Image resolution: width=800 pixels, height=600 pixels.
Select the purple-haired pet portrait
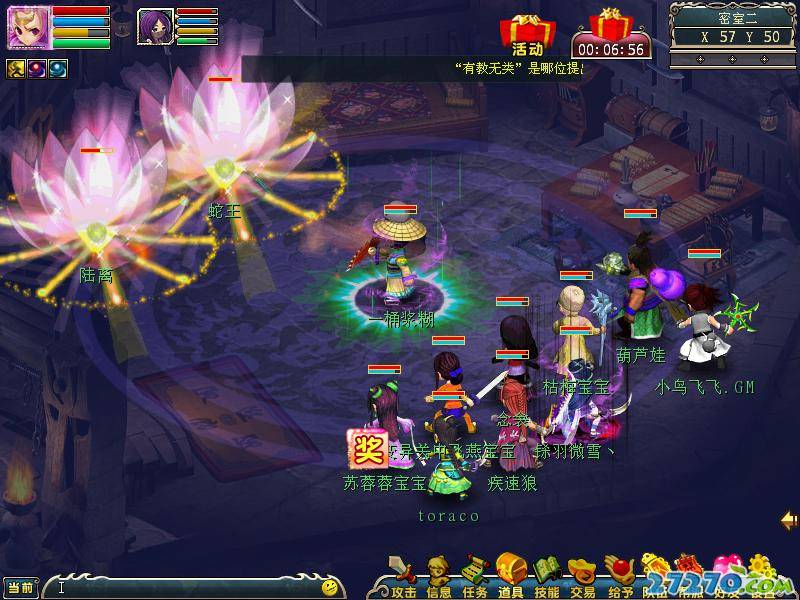pos(155,27)
